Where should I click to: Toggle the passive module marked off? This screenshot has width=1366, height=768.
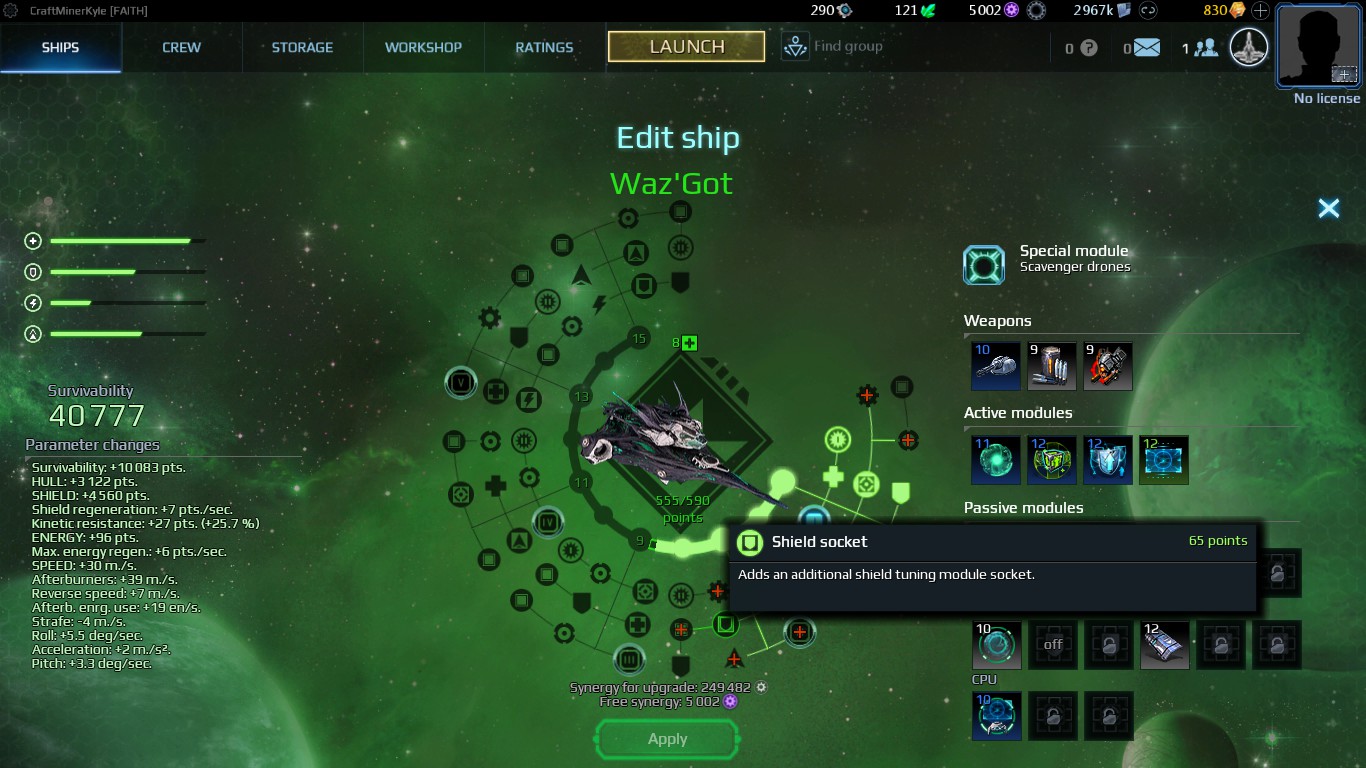(x=1053, y=645)
